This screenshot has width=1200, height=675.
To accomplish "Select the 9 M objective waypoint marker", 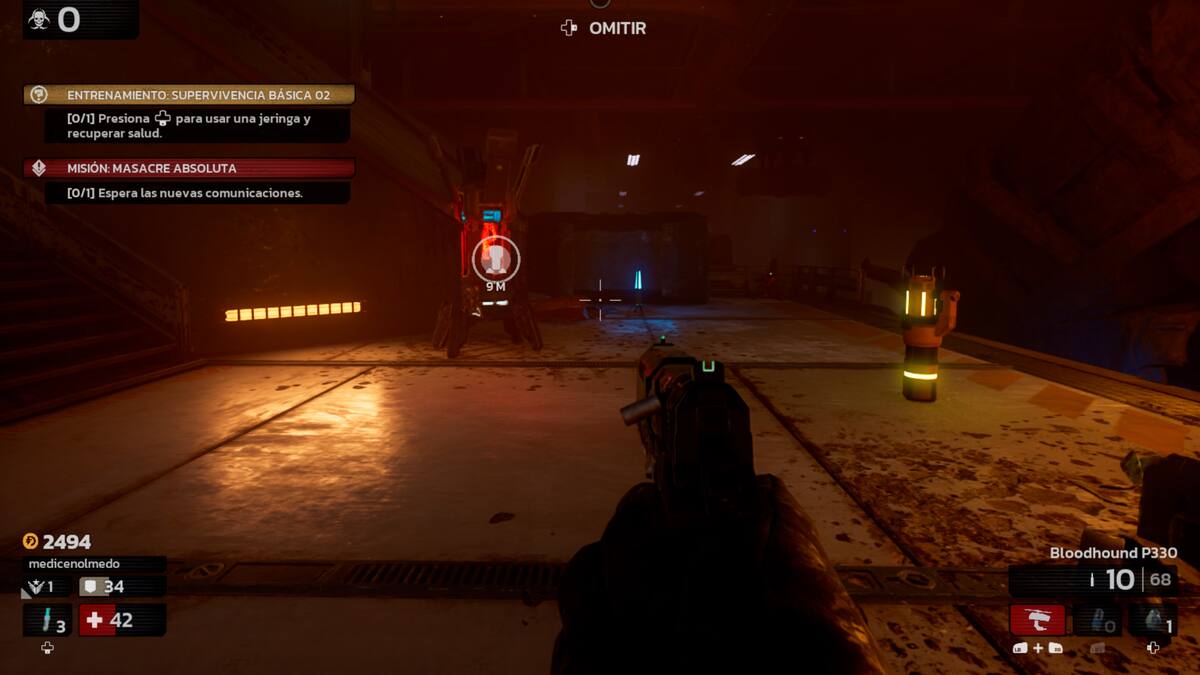I will tap(496, 260).
